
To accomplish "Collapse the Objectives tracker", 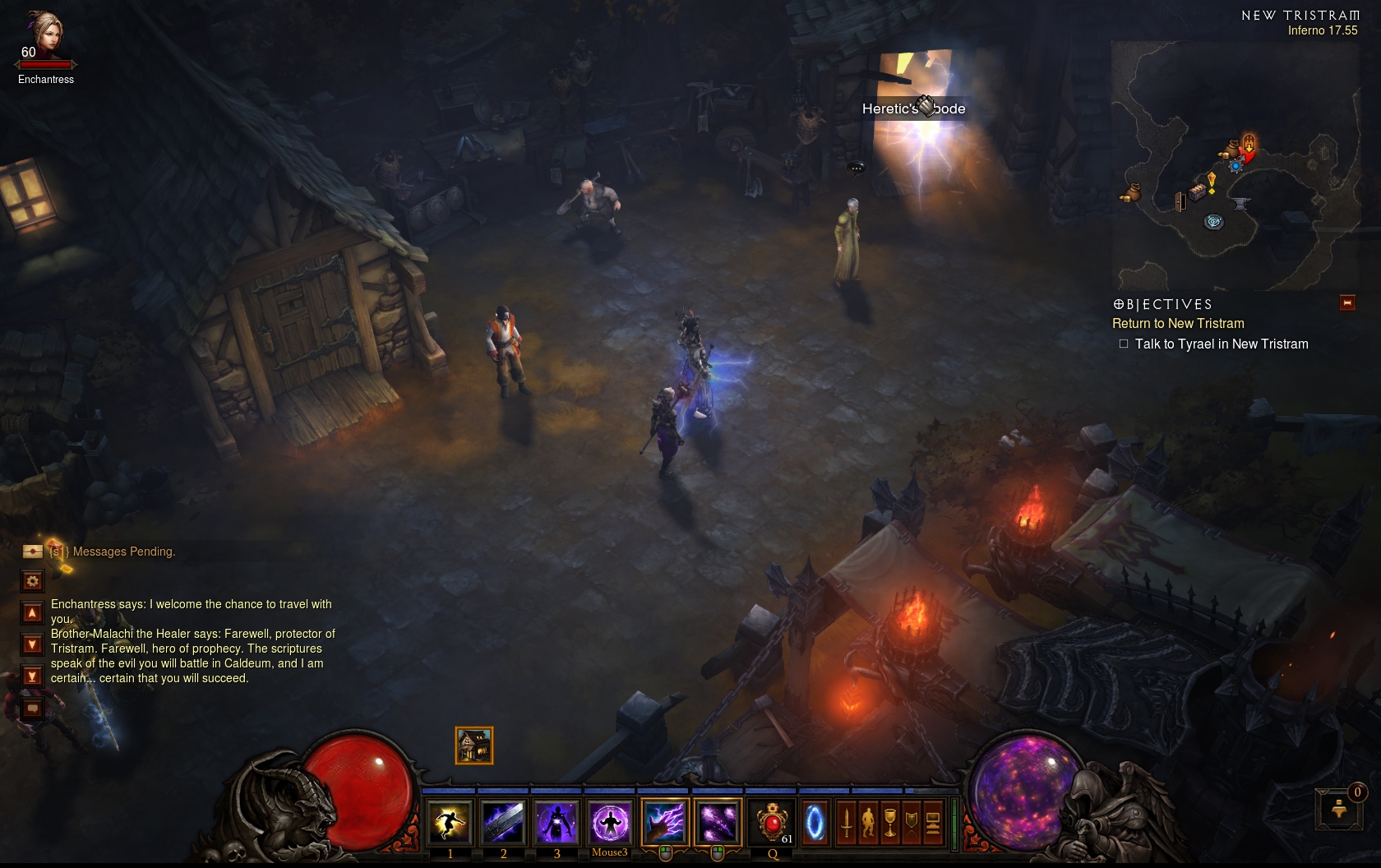I will click(x=1347, y=302).
